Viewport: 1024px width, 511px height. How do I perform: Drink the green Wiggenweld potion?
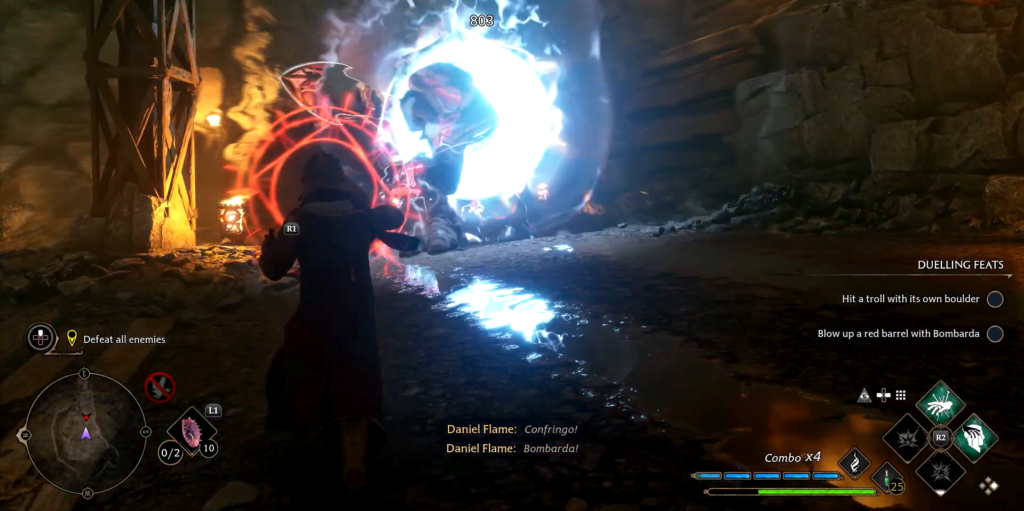click(x=886, y=476)
